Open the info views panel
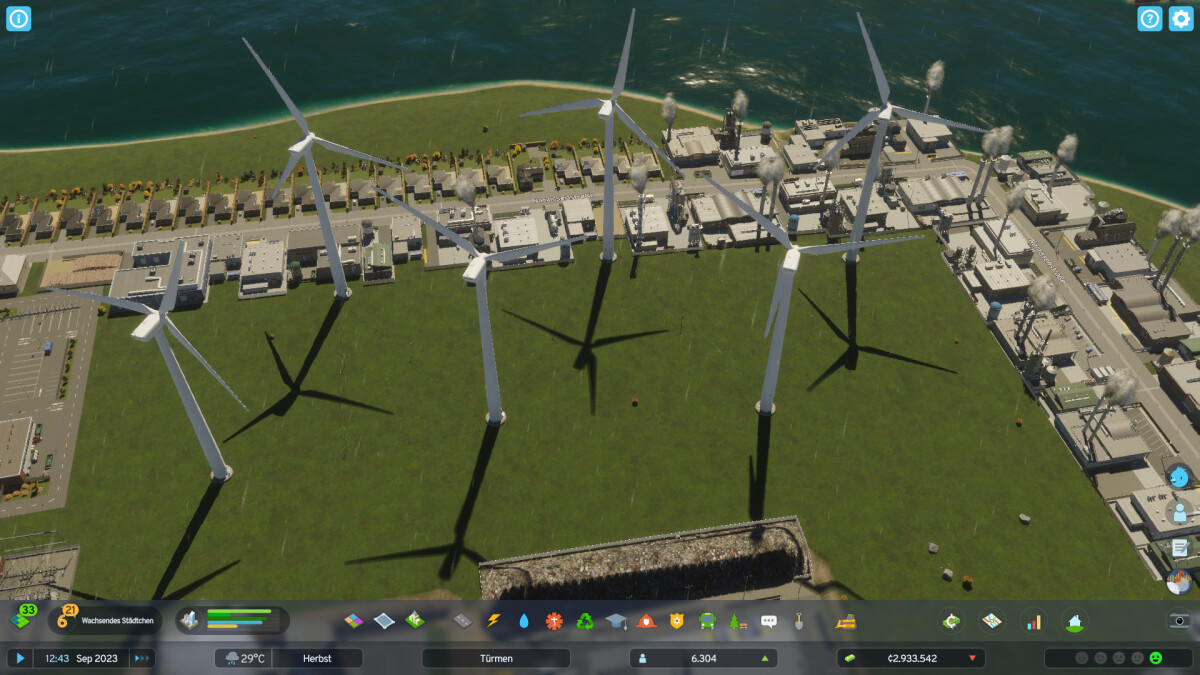The height and width of the screenshot is (675, 1200). click(x=19, y=18)
